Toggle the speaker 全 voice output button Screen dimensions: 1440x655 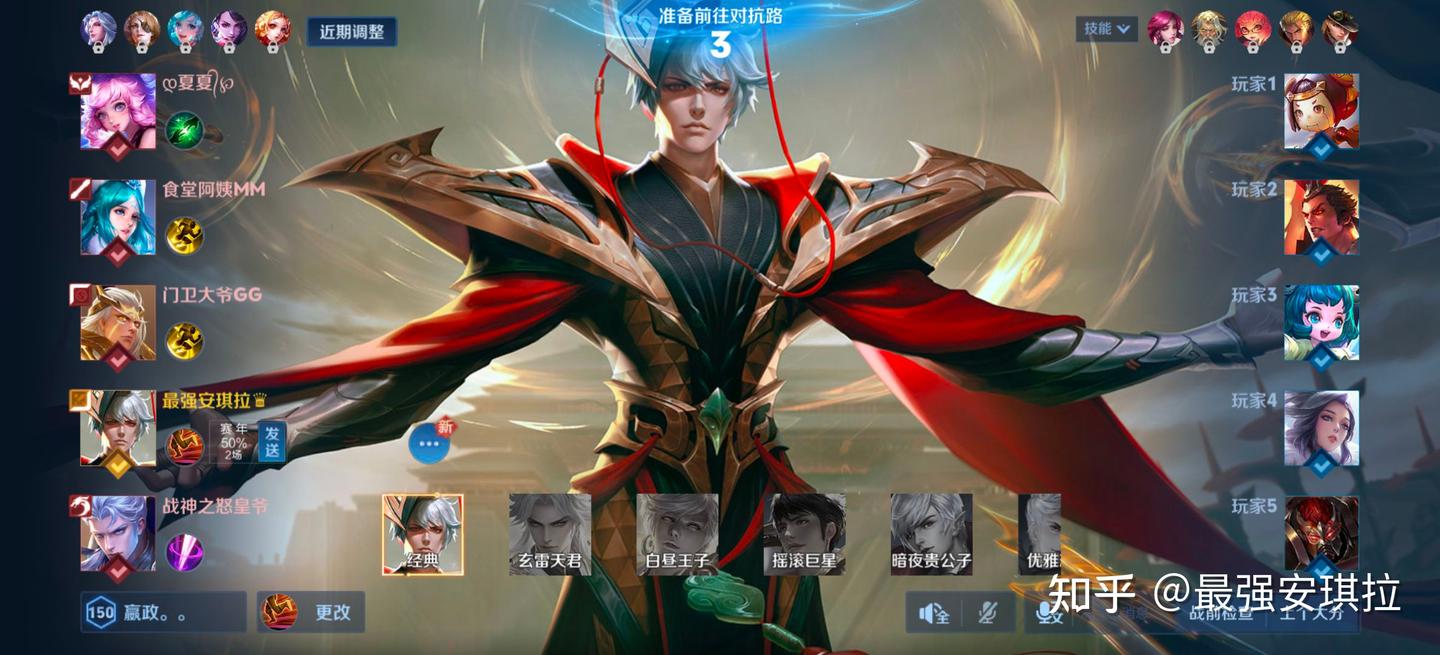point(934,613)
